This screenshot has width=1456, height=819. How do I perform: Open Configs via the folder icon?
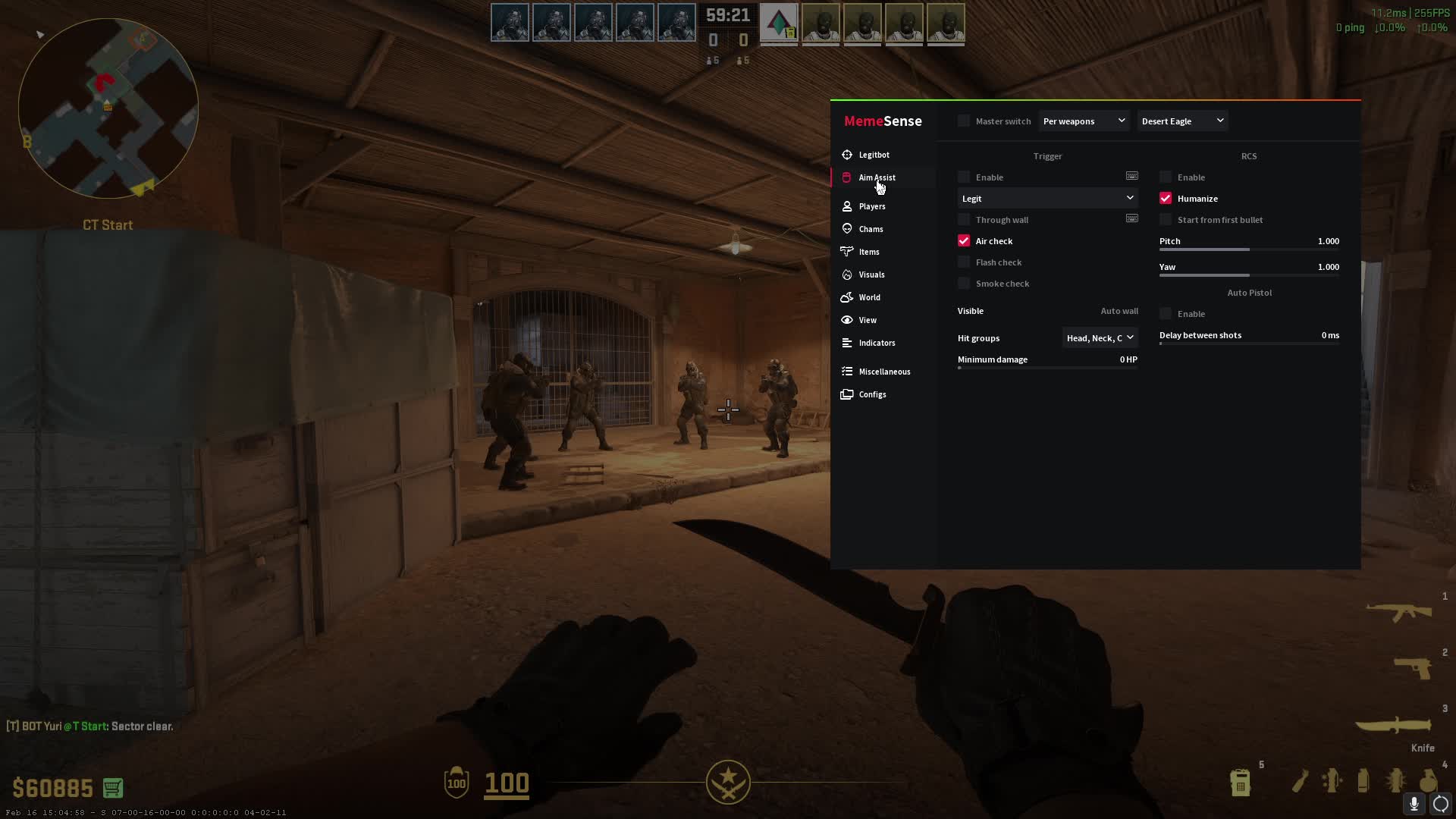click(847, 394)
